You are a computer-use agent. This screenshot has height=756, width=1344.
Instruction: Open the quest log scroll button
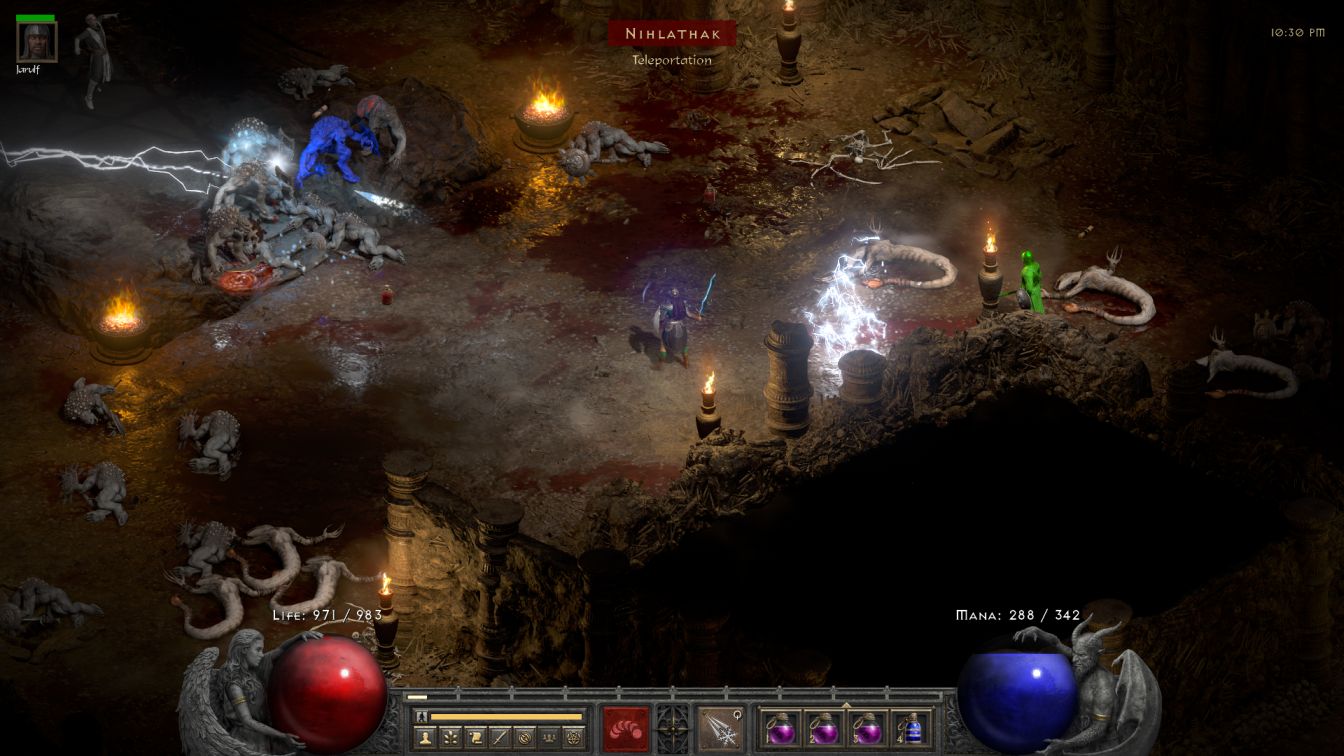click(x=476, y=738)
